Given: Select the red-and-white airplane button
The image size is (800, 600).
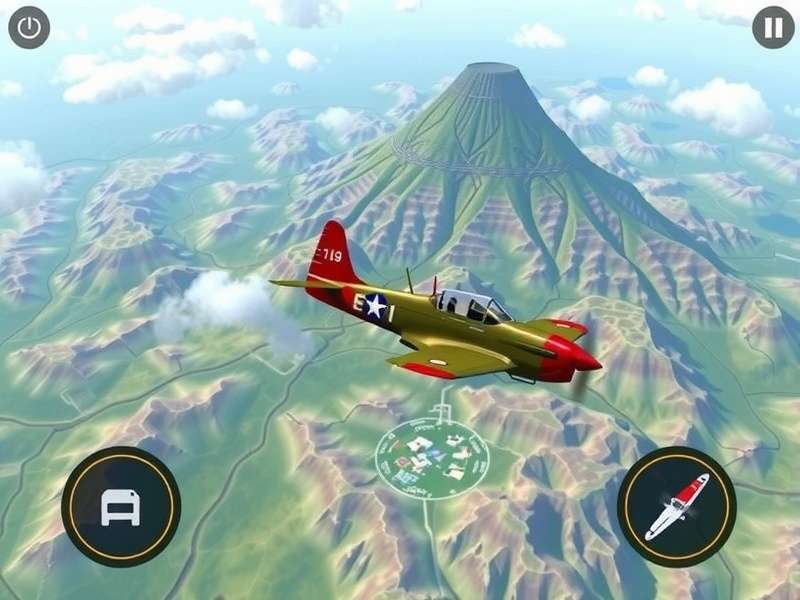Looking at the screenshot, I should pos(677,506).
